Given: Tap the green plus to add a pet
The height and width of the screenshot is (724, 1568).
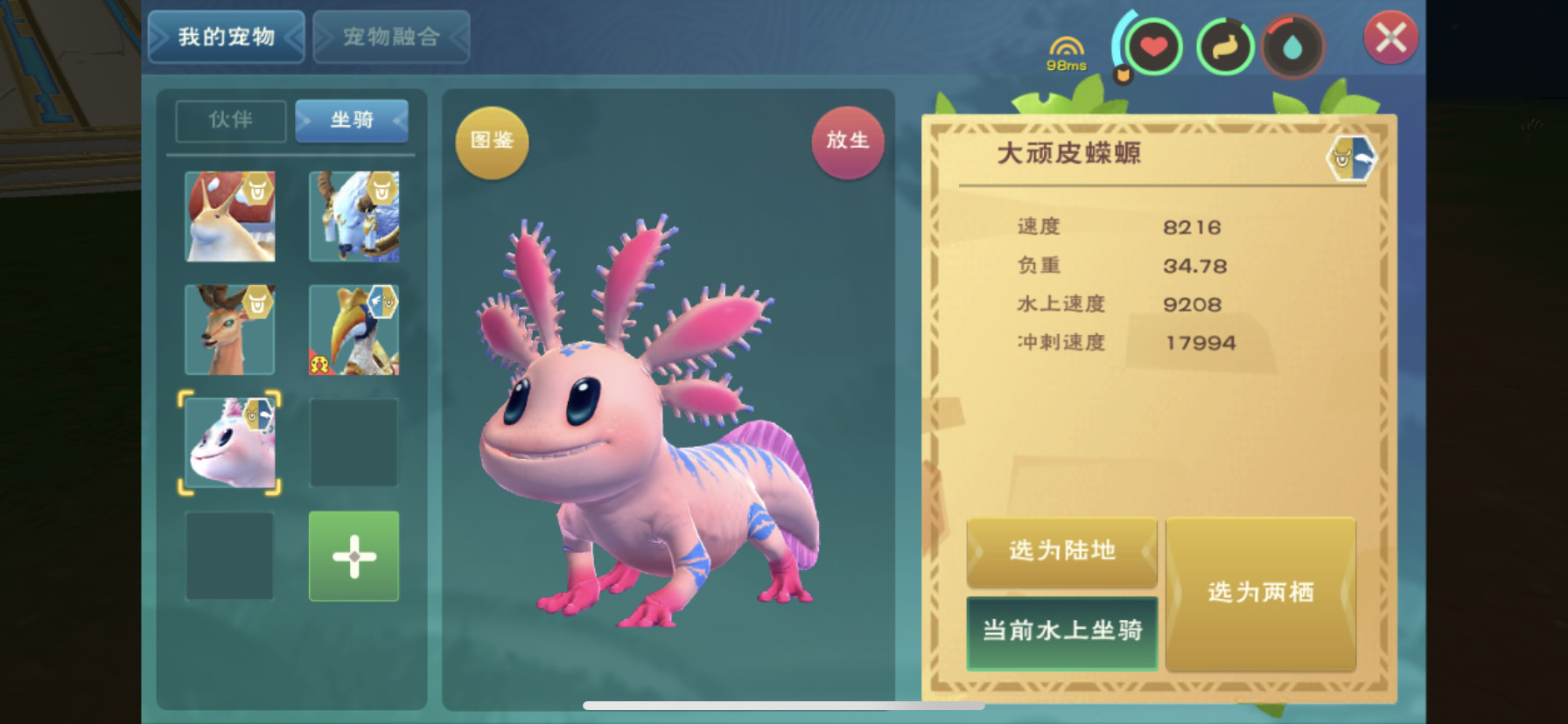Looking at the screenshot, I should [x=353, y=557].
